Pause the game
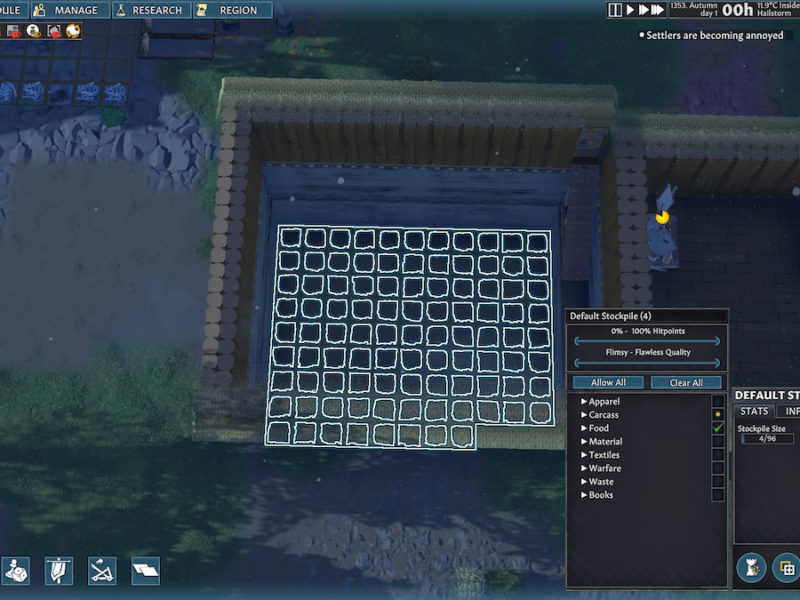The height and width of the screenshot is (600, 800). pyautogui.click(x=615, y=10)
